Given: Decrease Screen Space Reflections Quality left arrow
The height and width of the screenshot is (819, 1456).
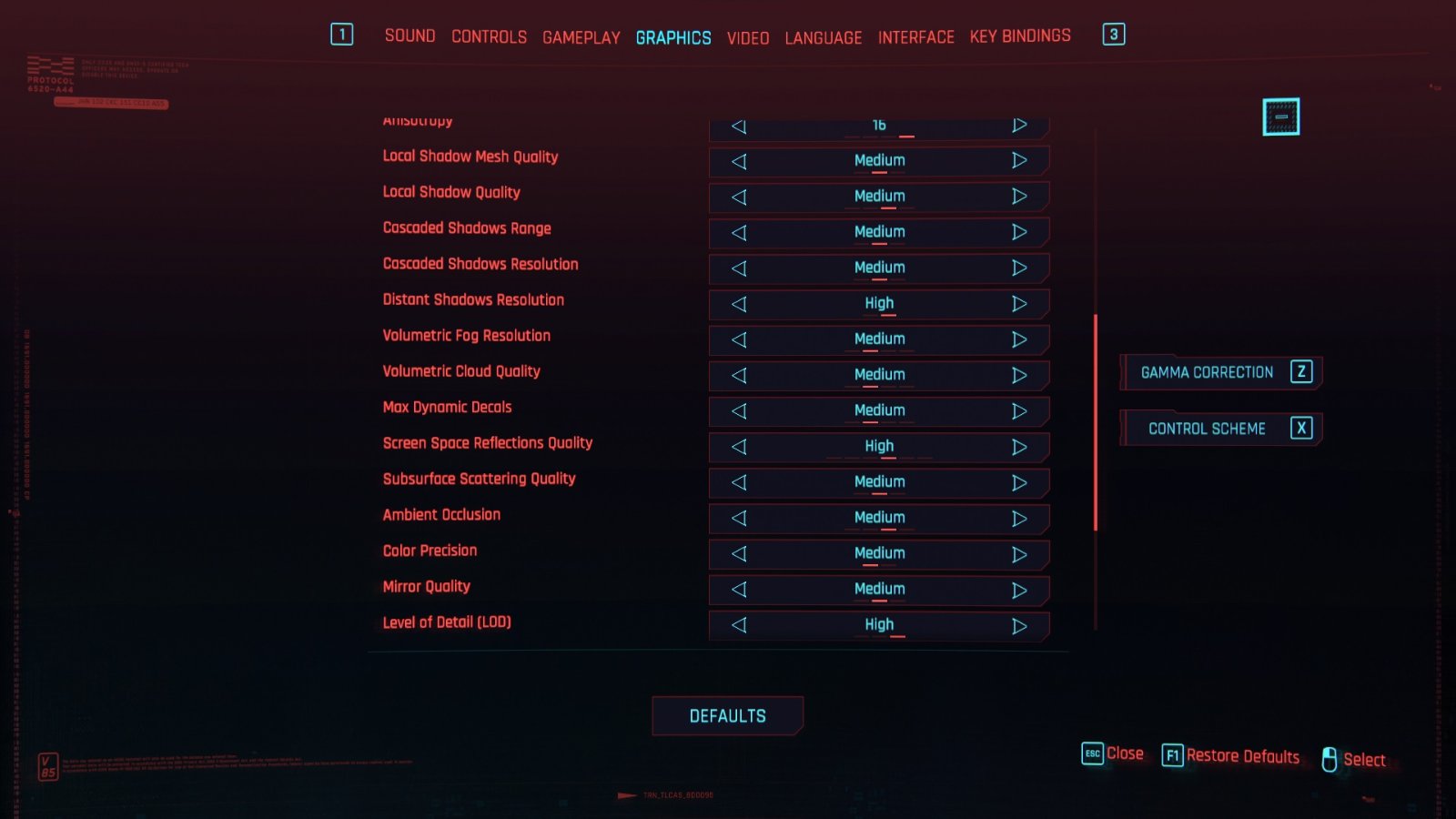Looking at the screenshot, I should click(739, 447).
